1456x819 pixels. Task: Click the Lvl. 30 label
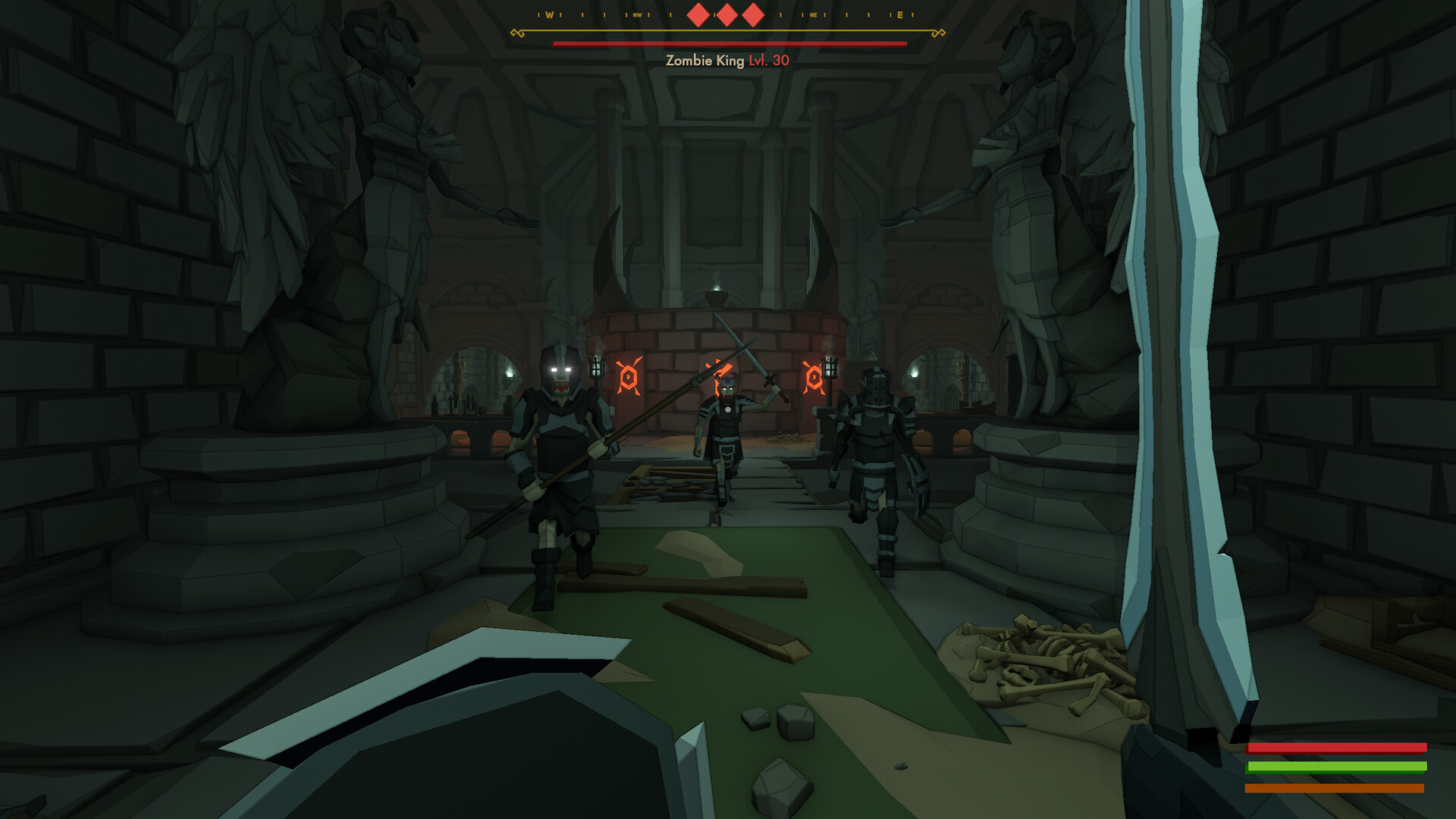766,62
